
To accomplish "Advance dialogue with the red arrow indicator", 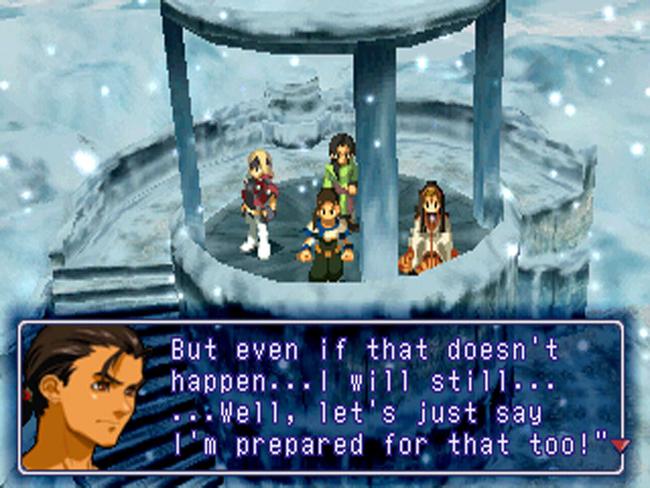I will click(x=619, y=445).
